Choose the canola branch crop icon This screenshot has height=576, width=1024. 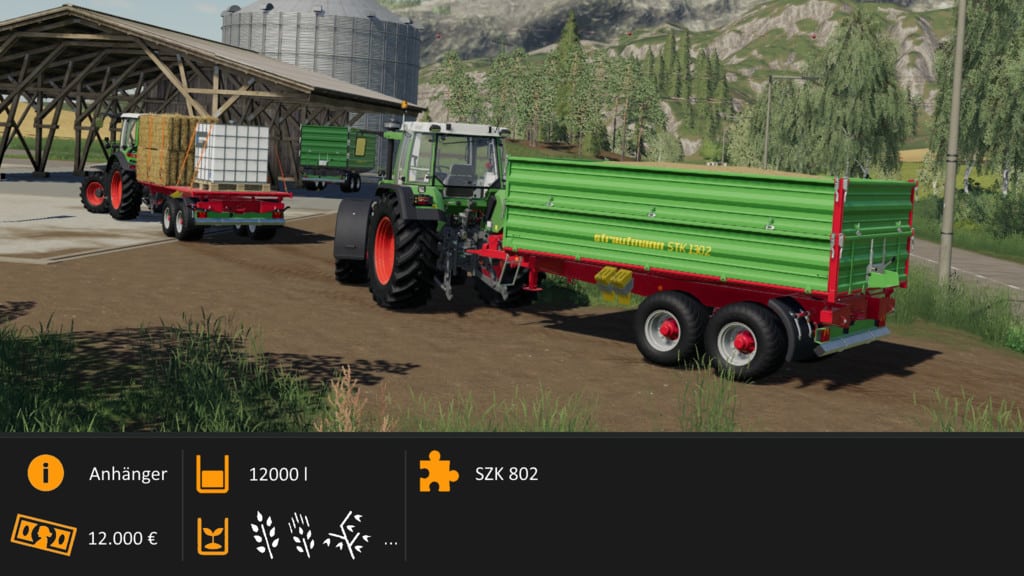pos(346,535)
